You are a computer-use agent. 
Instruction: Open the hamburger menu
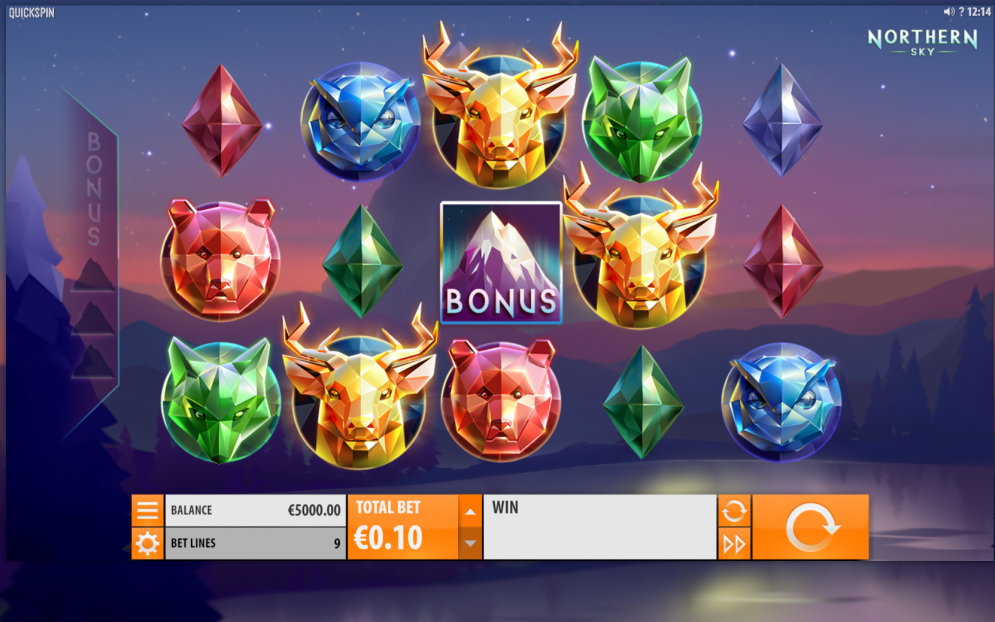(x=147, y=510)
